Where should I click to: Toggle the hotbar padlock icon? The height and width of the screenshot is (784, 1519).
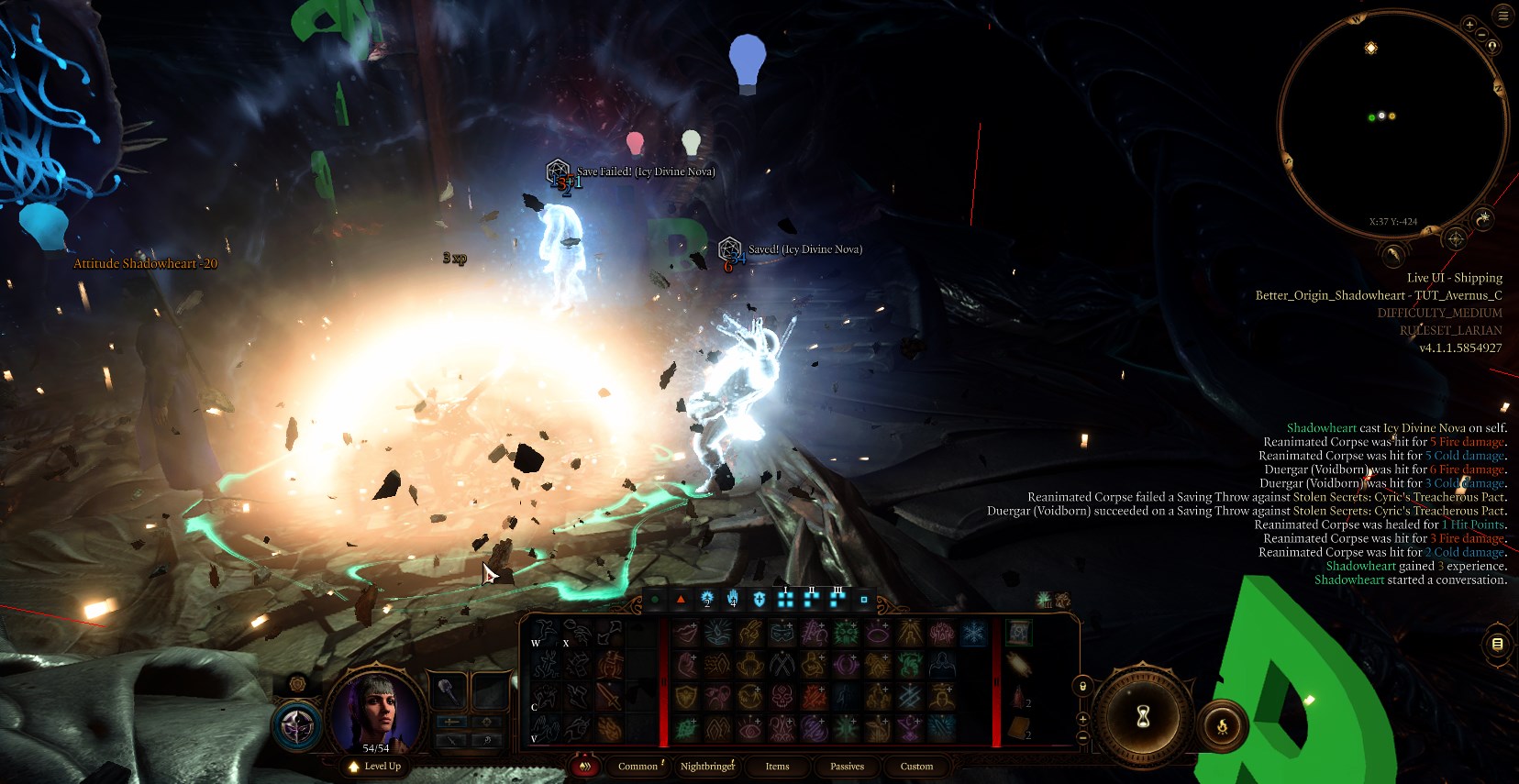click(x=1082, y=686)
